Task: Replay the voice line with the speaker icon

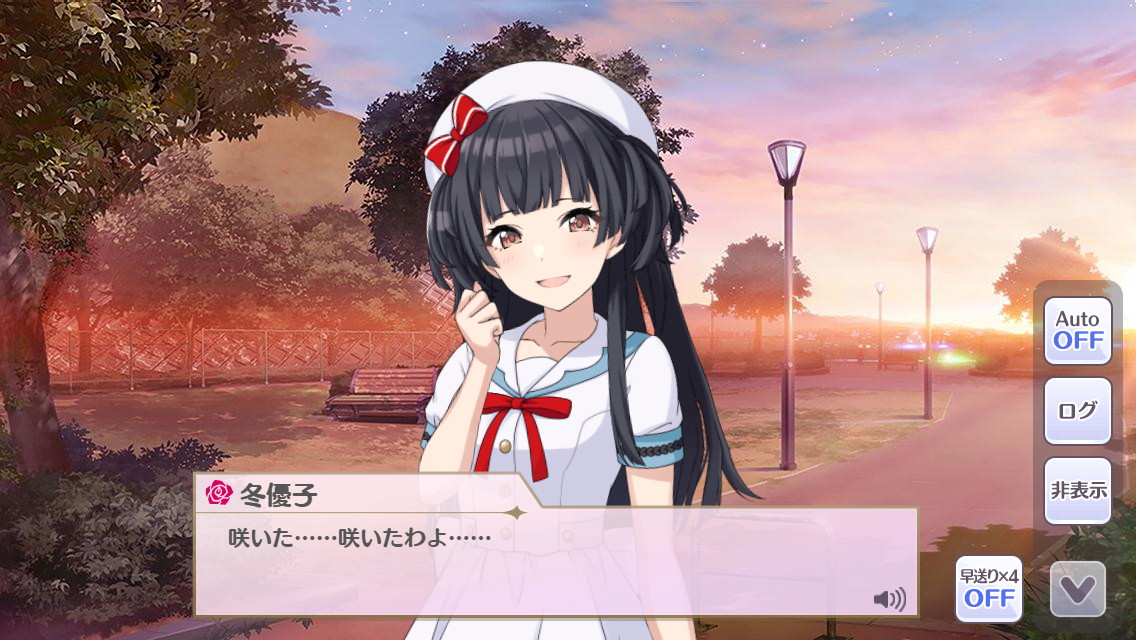Action: 889,599
